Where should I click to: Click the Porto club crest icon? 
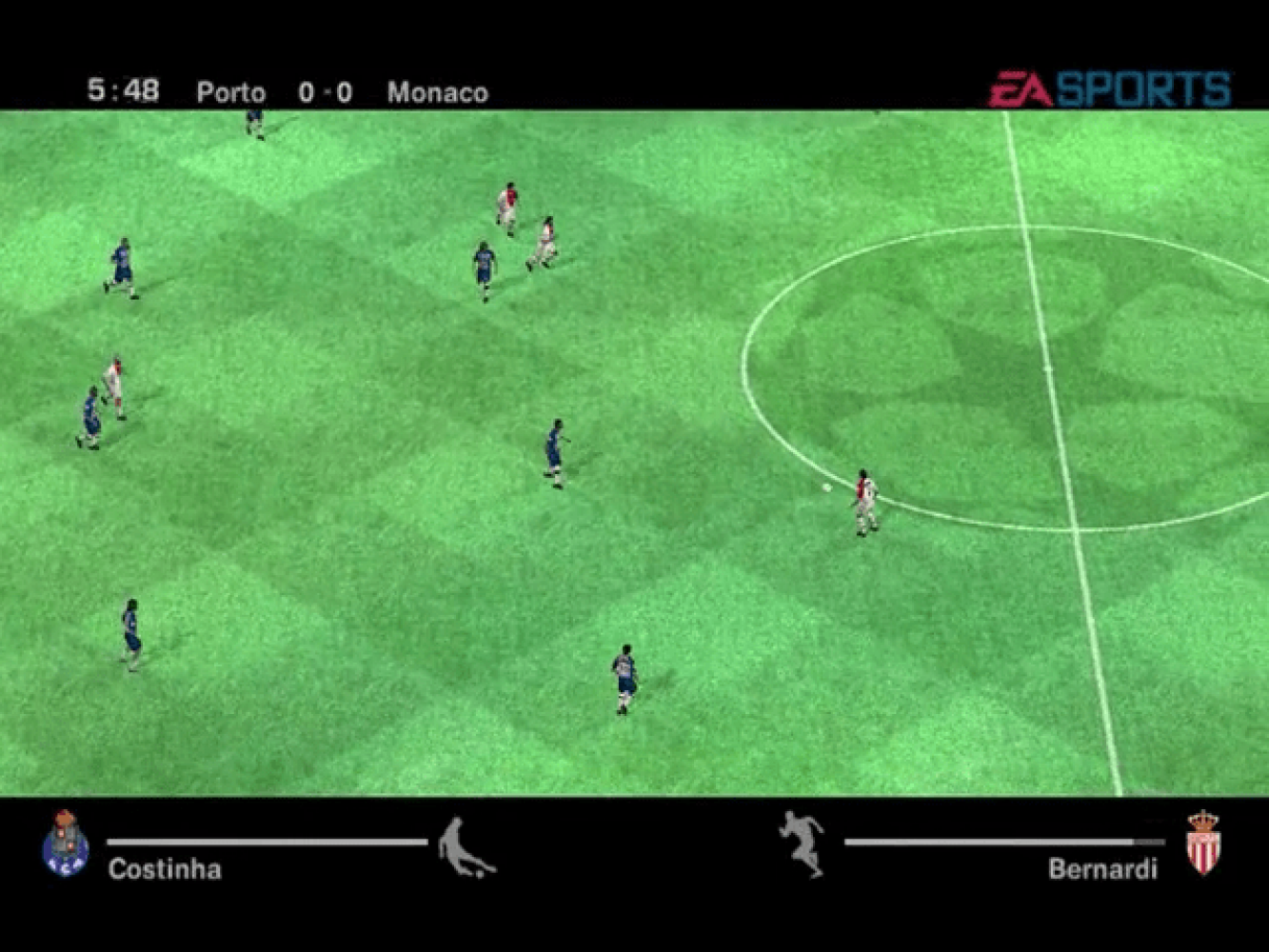[66, 843]
